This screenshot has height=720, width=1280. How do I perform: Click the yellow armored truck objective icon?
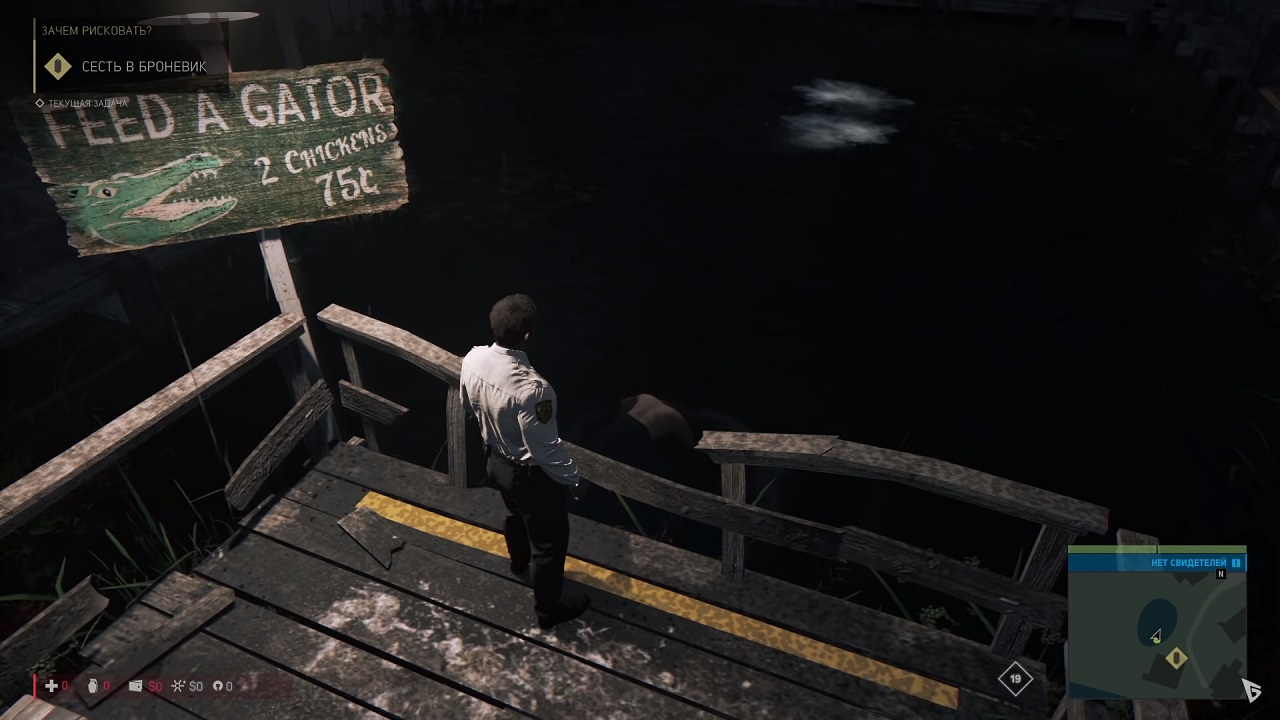point(59,68)
